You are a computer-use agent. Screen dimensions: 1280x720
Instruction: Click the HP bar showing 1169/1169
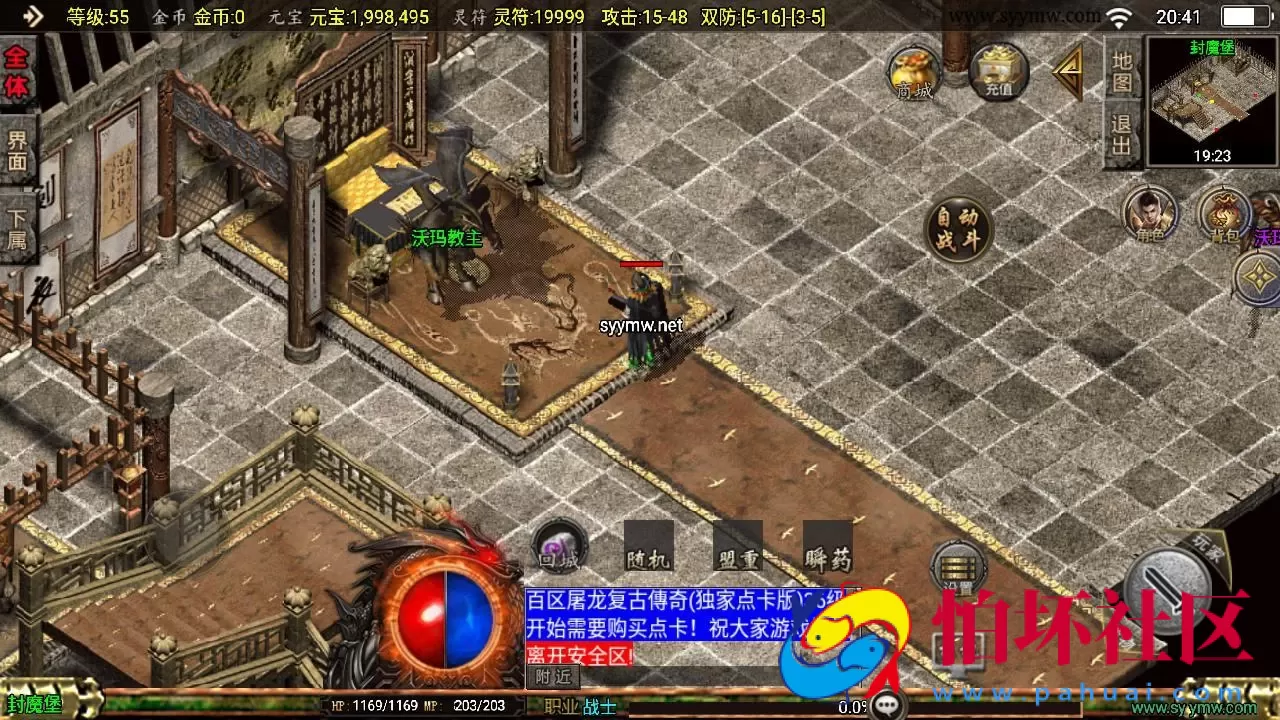pyautogui.click(x=390, y=706)
